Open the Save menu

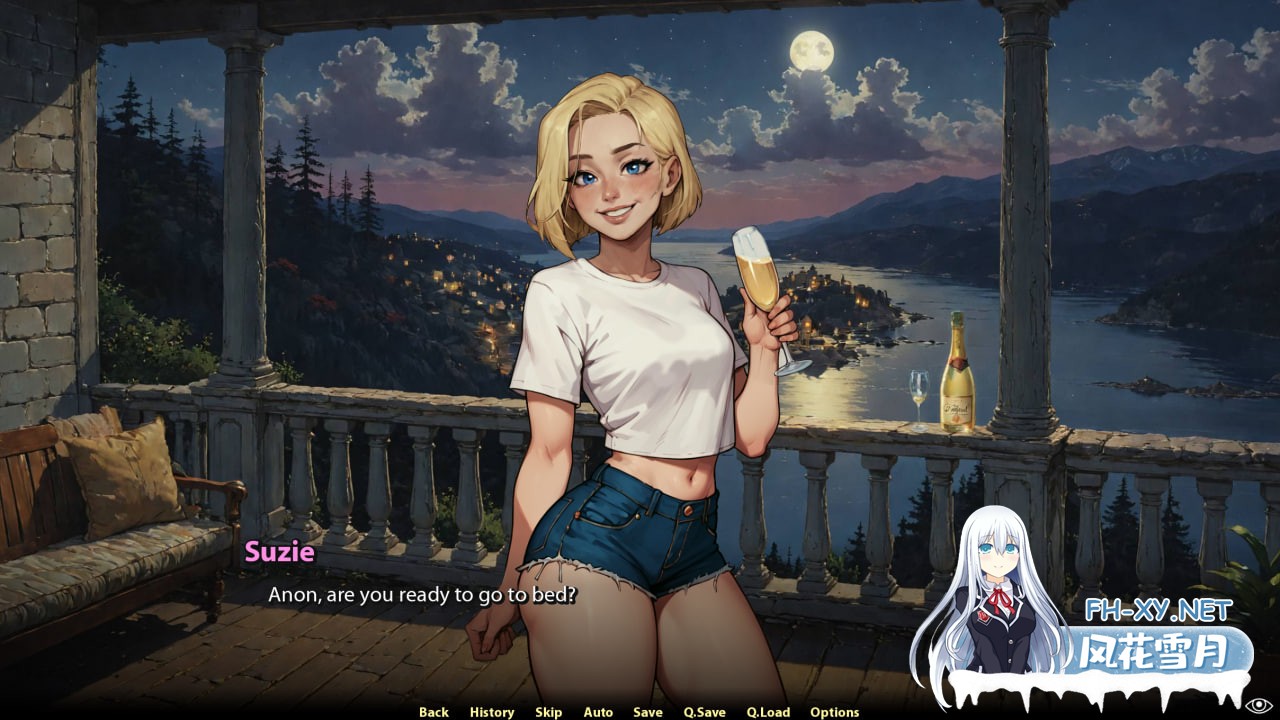click(648, 712)
